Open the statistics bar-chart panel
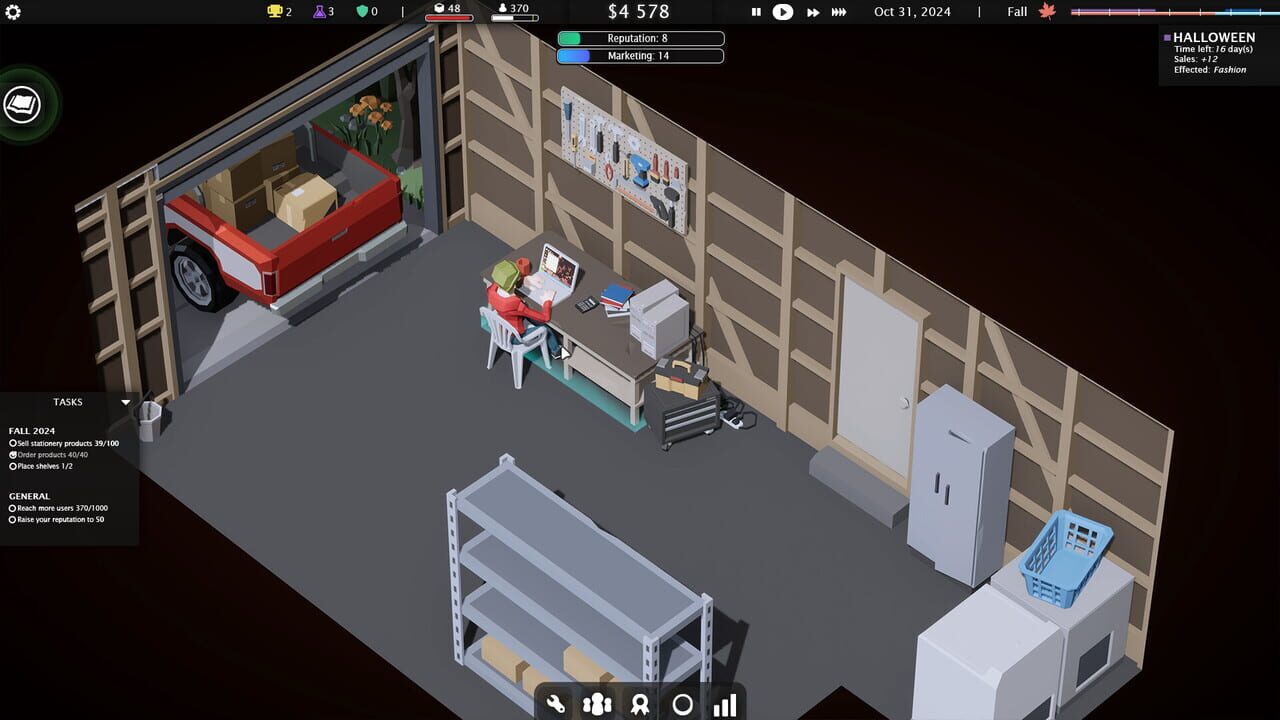The height and width of the screenshot is (720, 1280). (x=724, y=704)
